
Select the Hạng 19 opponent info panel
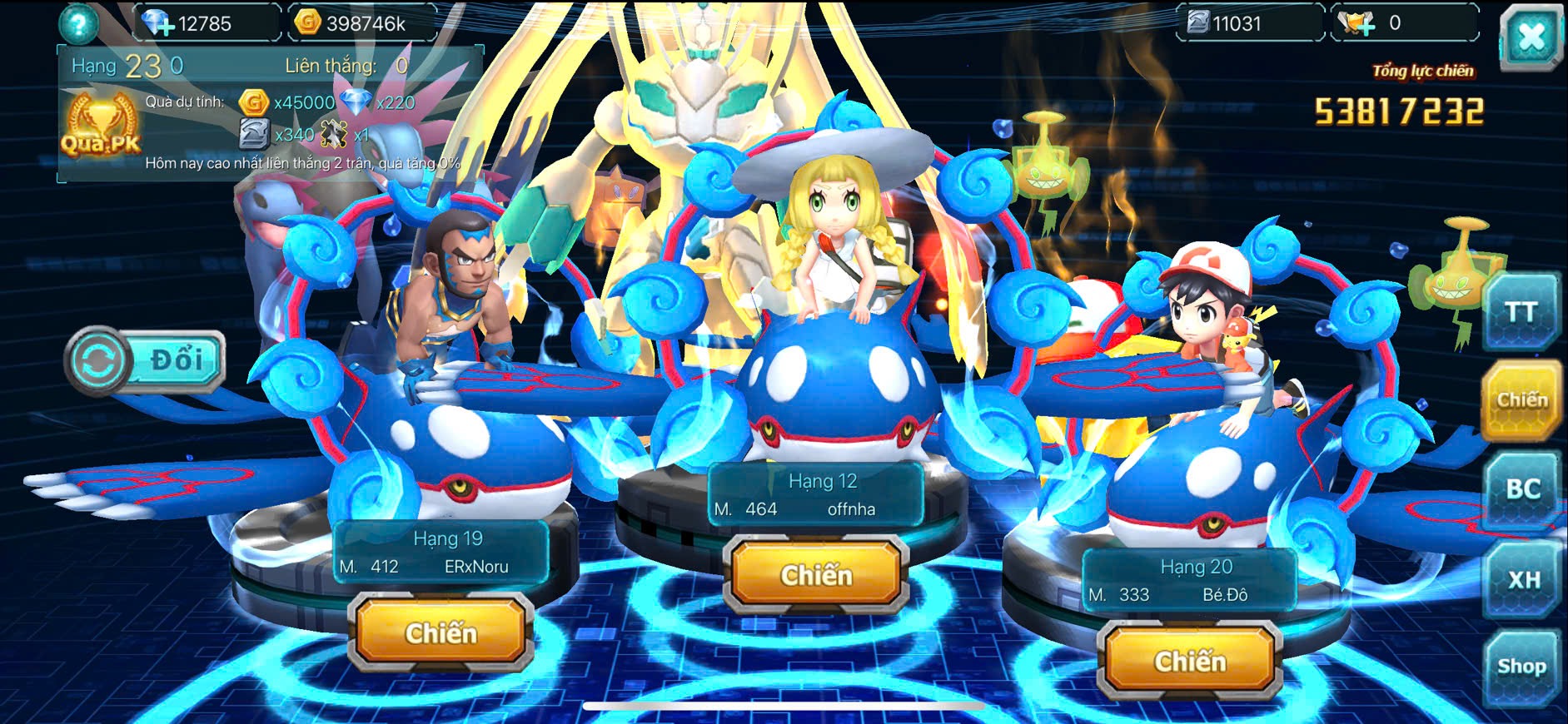[441, 553]
